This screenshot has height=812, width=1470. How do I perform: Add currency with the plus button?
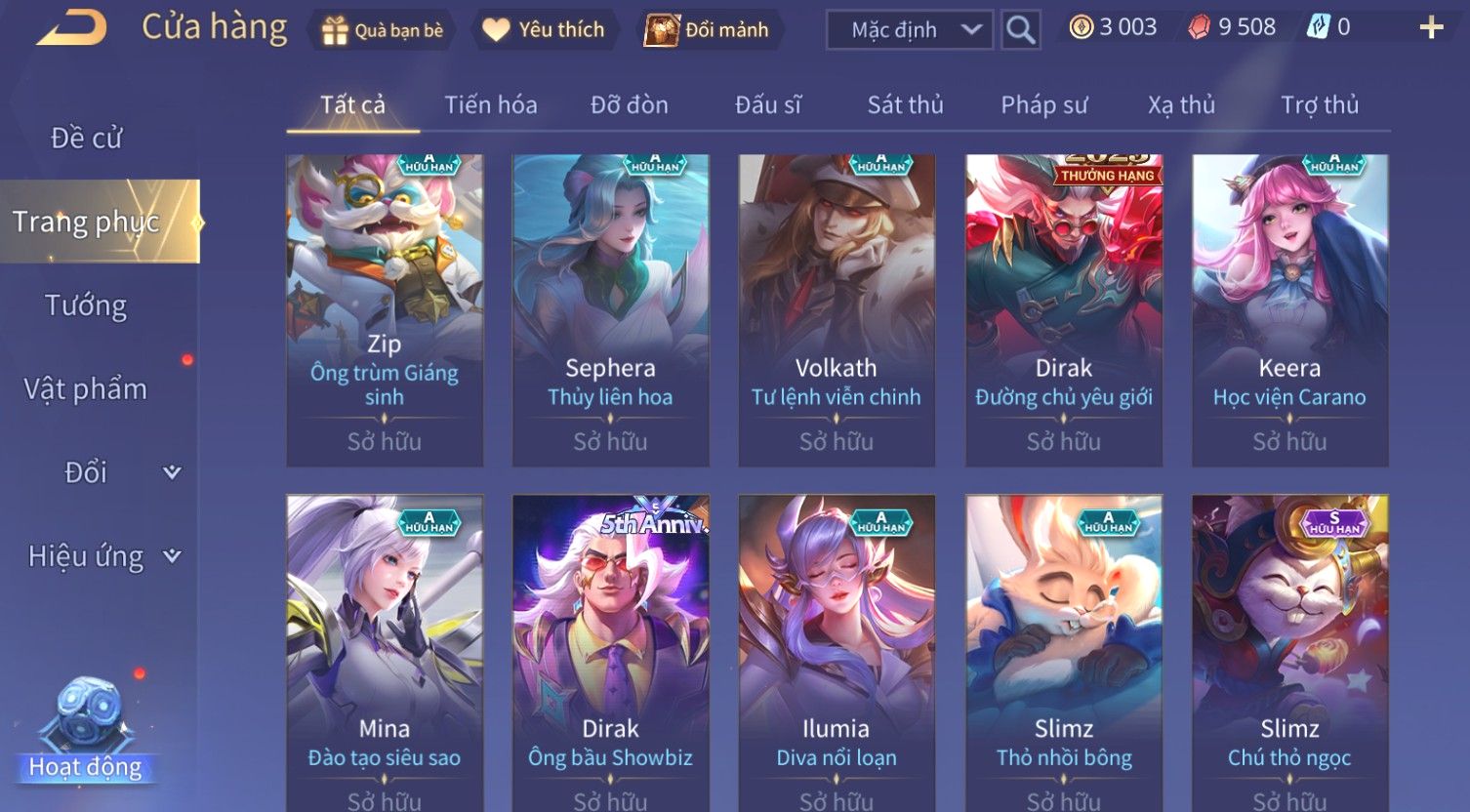click(1431, 27)
